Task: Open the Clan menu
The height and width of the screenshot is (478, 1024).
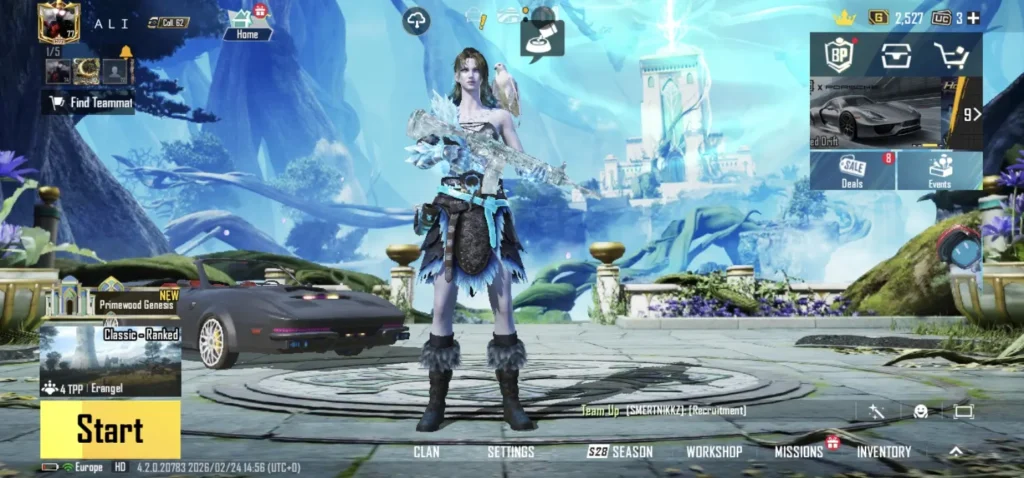Action: (x=426, y=452)
